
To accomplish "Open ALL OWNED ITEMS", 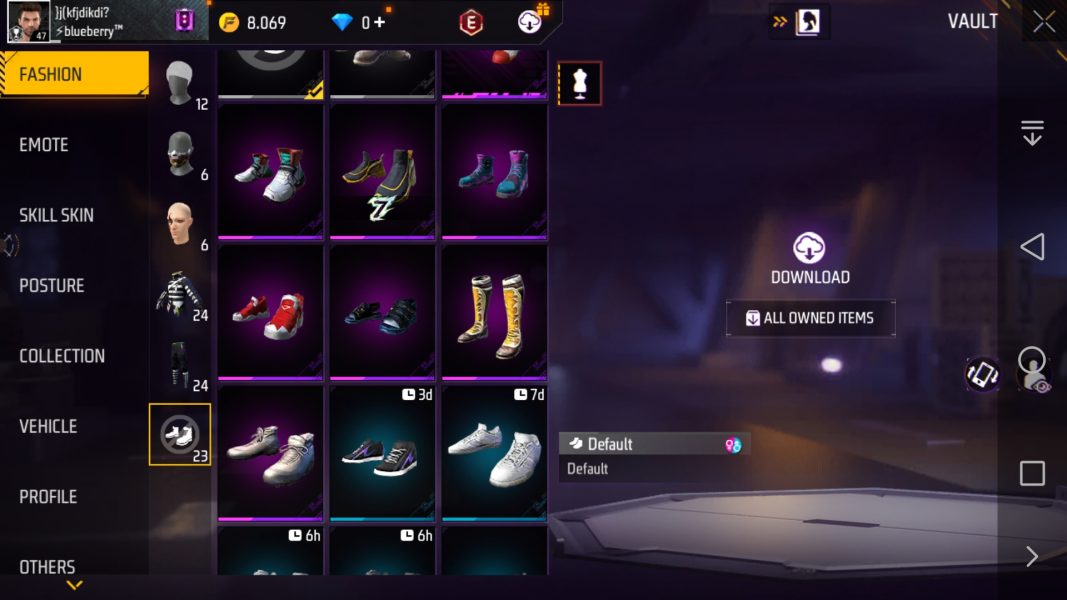I will click(810, 318).
